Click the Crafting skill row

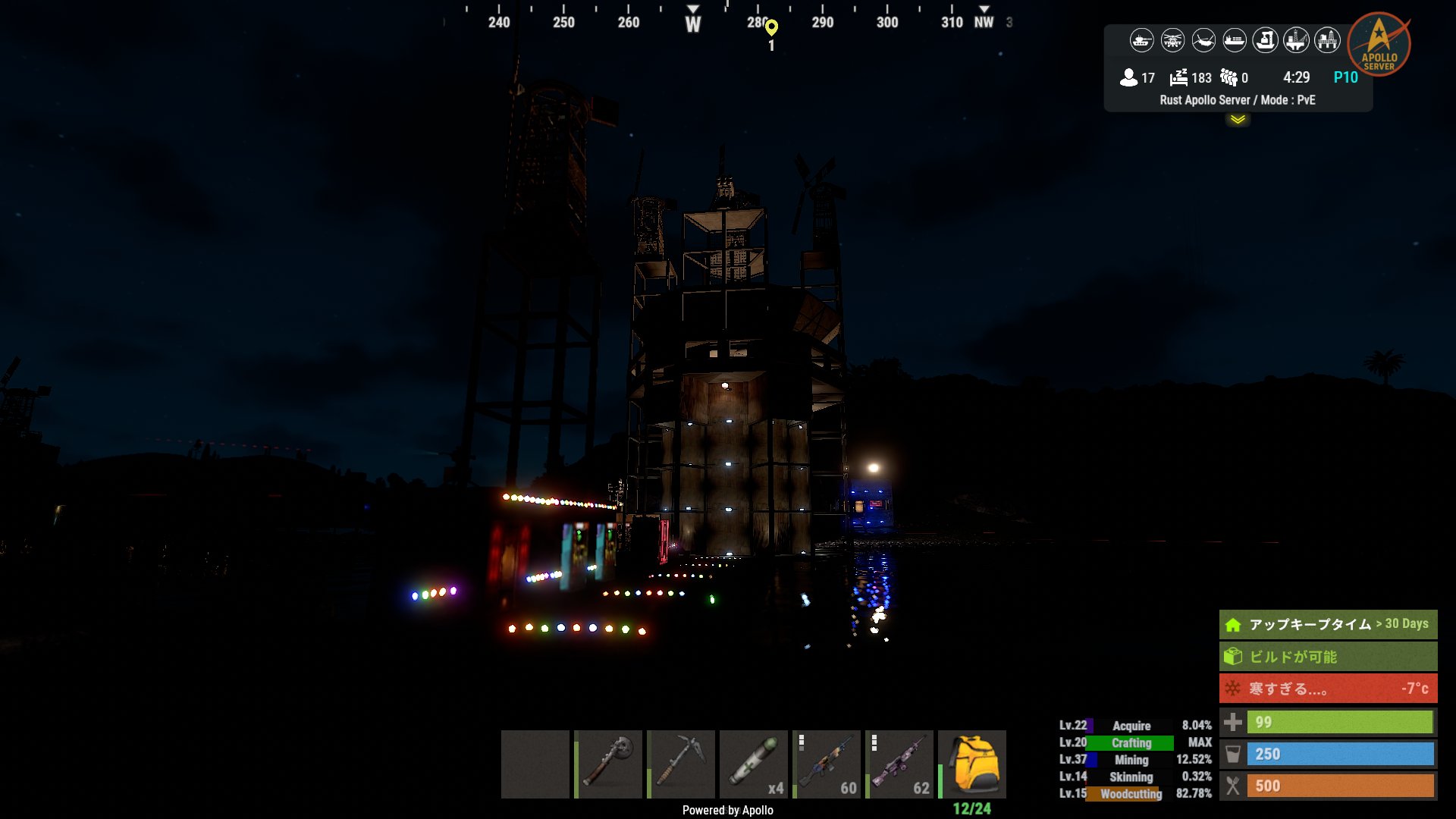point(1134,743)
